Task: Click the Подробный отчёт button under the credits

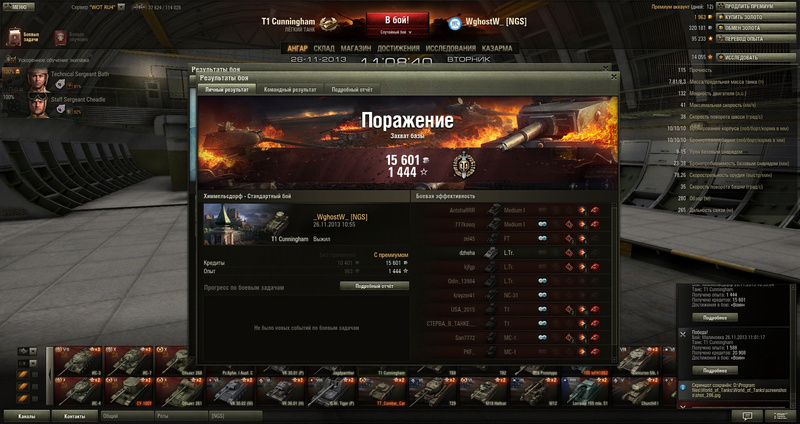Action: tap(375, 285)
